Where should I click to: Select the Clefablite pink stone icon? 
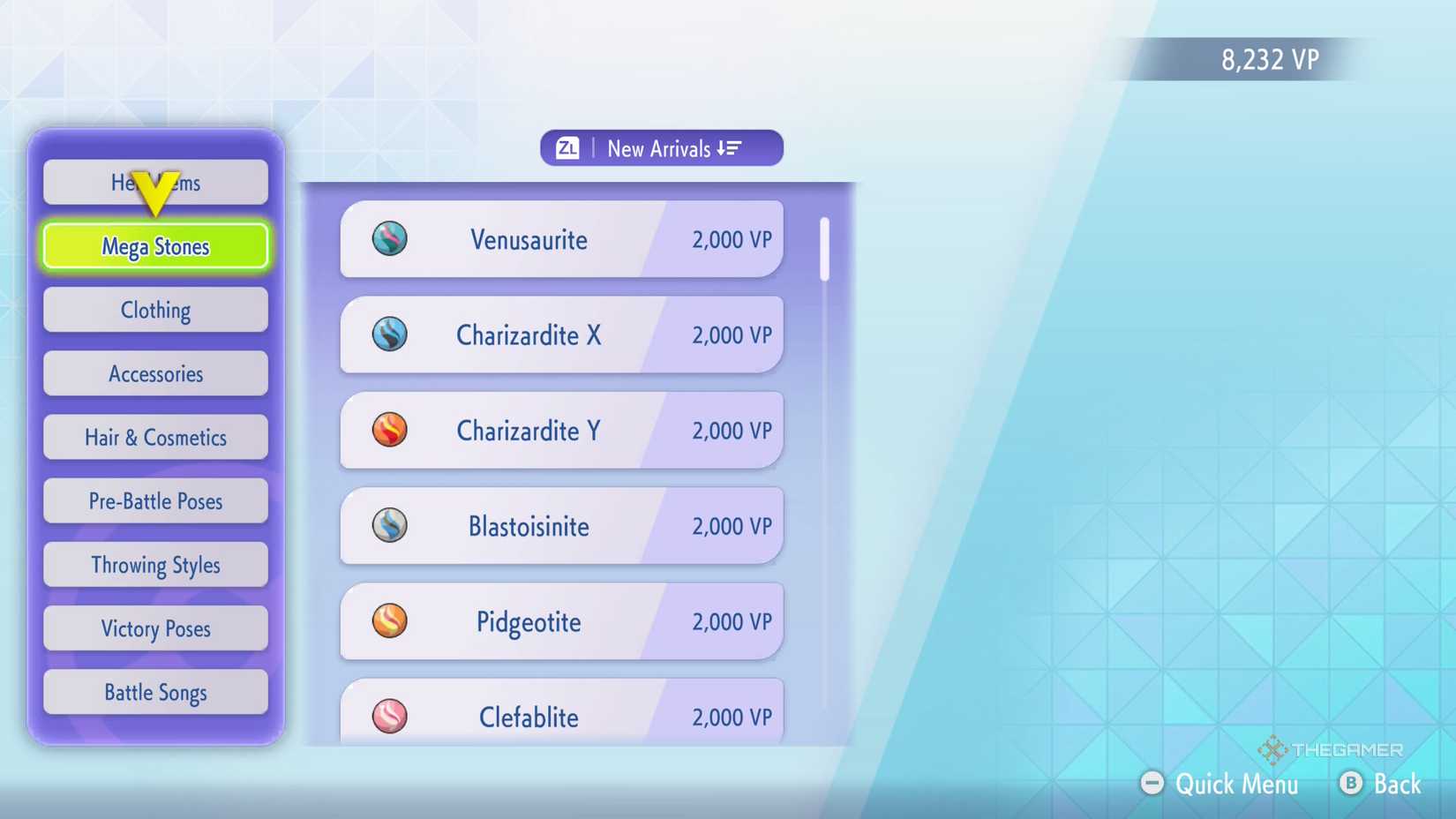click(x=391, y=717)
